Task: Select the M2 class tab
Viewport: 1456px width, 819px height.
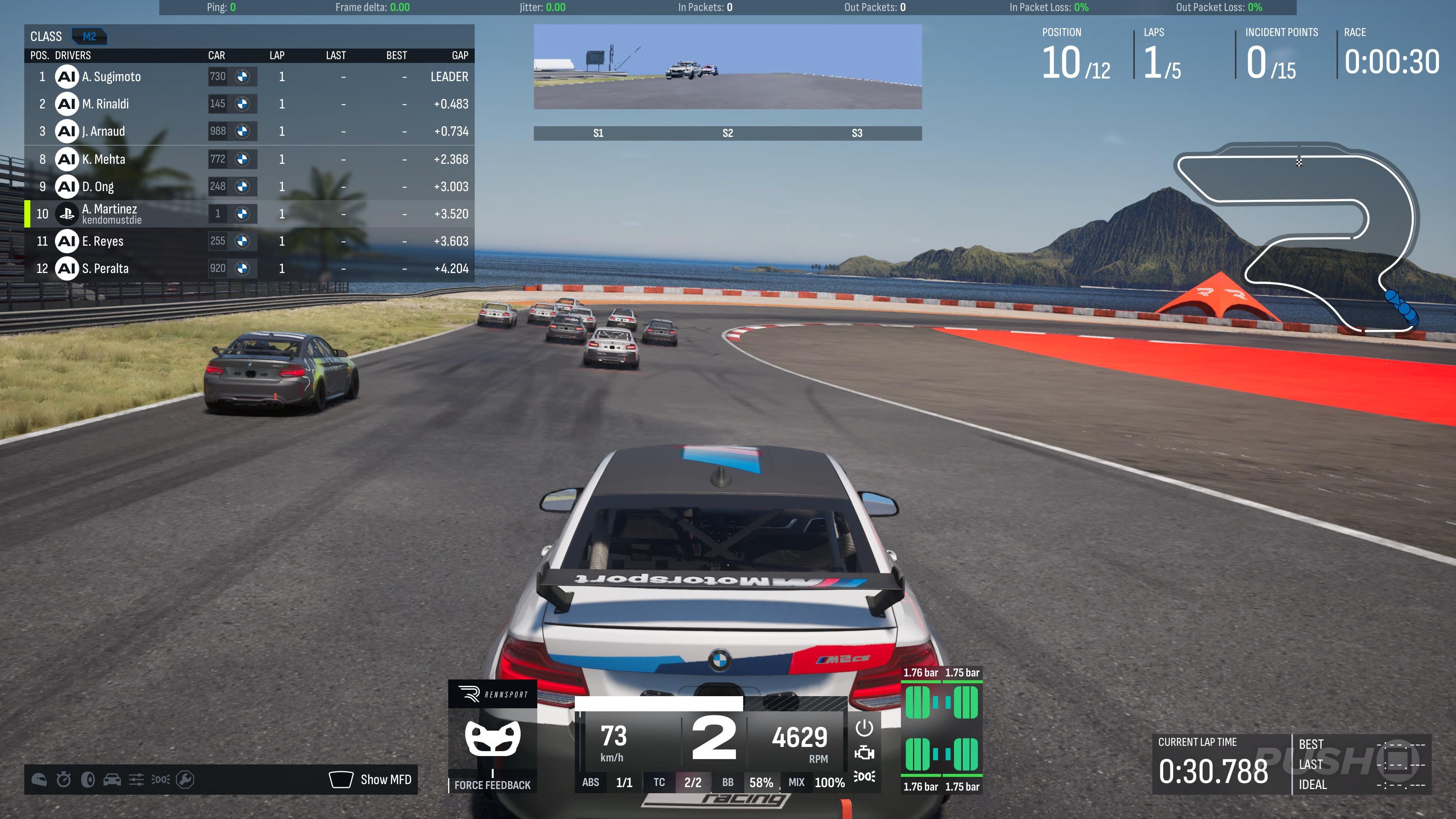Action: tap(89, 37)
